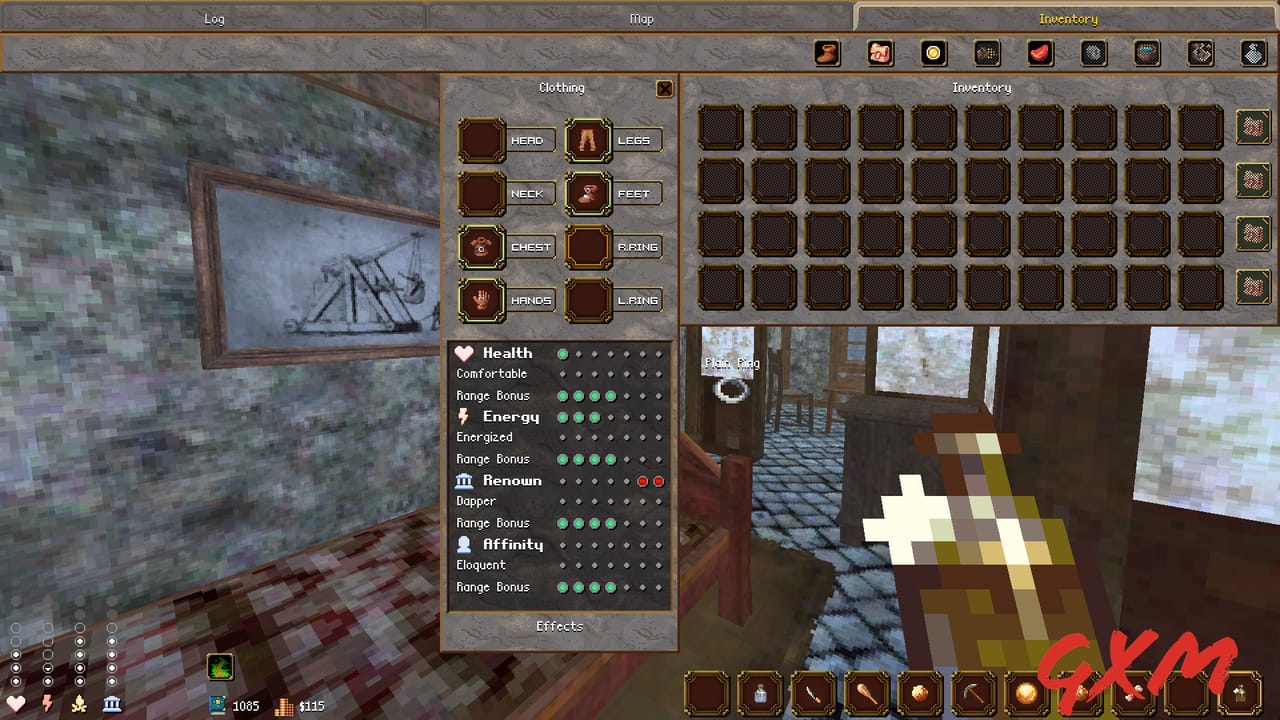This screenshot has height=720, width=1280.
Task: Click the flask resource icon in the top bar
Action: 1253,53
